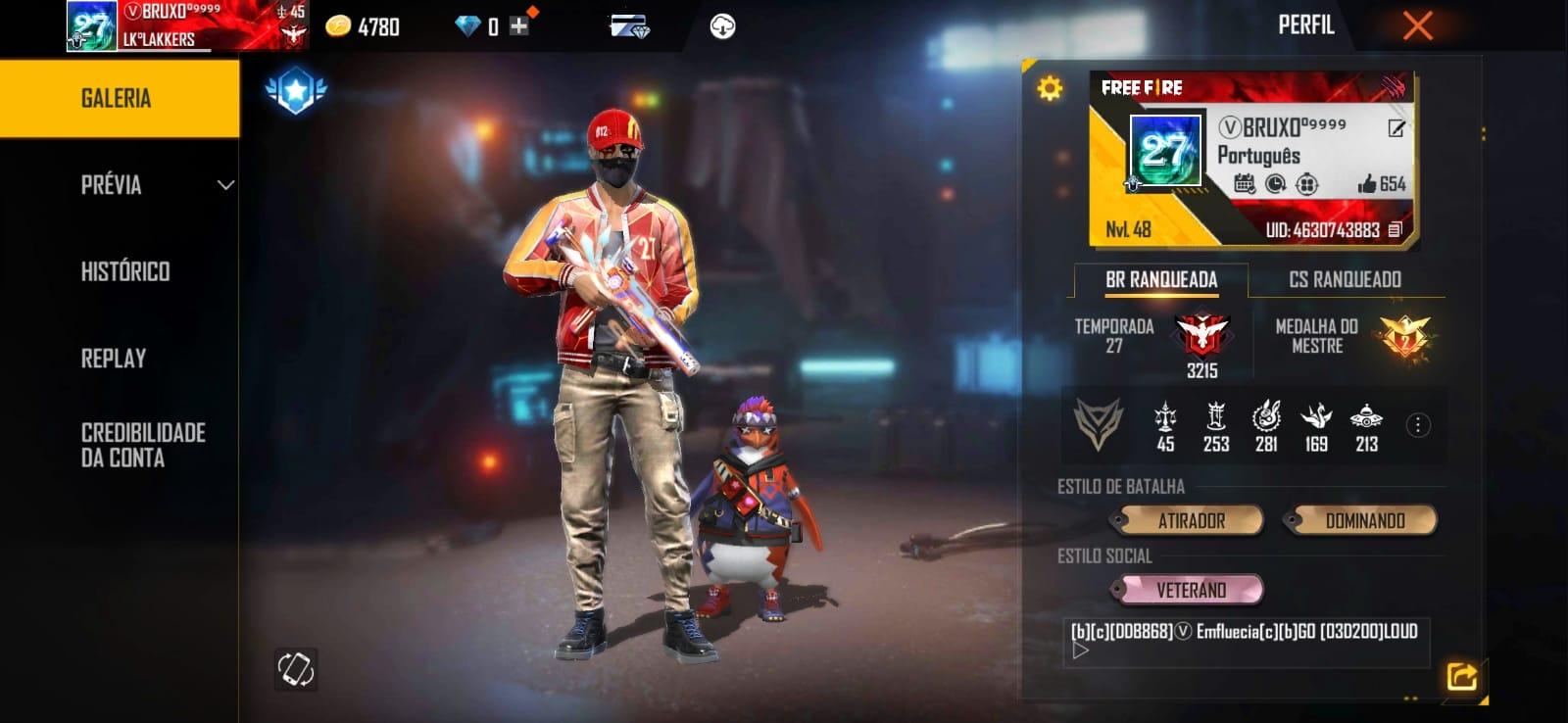
Task: Give a like with the thumbs-up icon
Action: [x=1367, y=183]
